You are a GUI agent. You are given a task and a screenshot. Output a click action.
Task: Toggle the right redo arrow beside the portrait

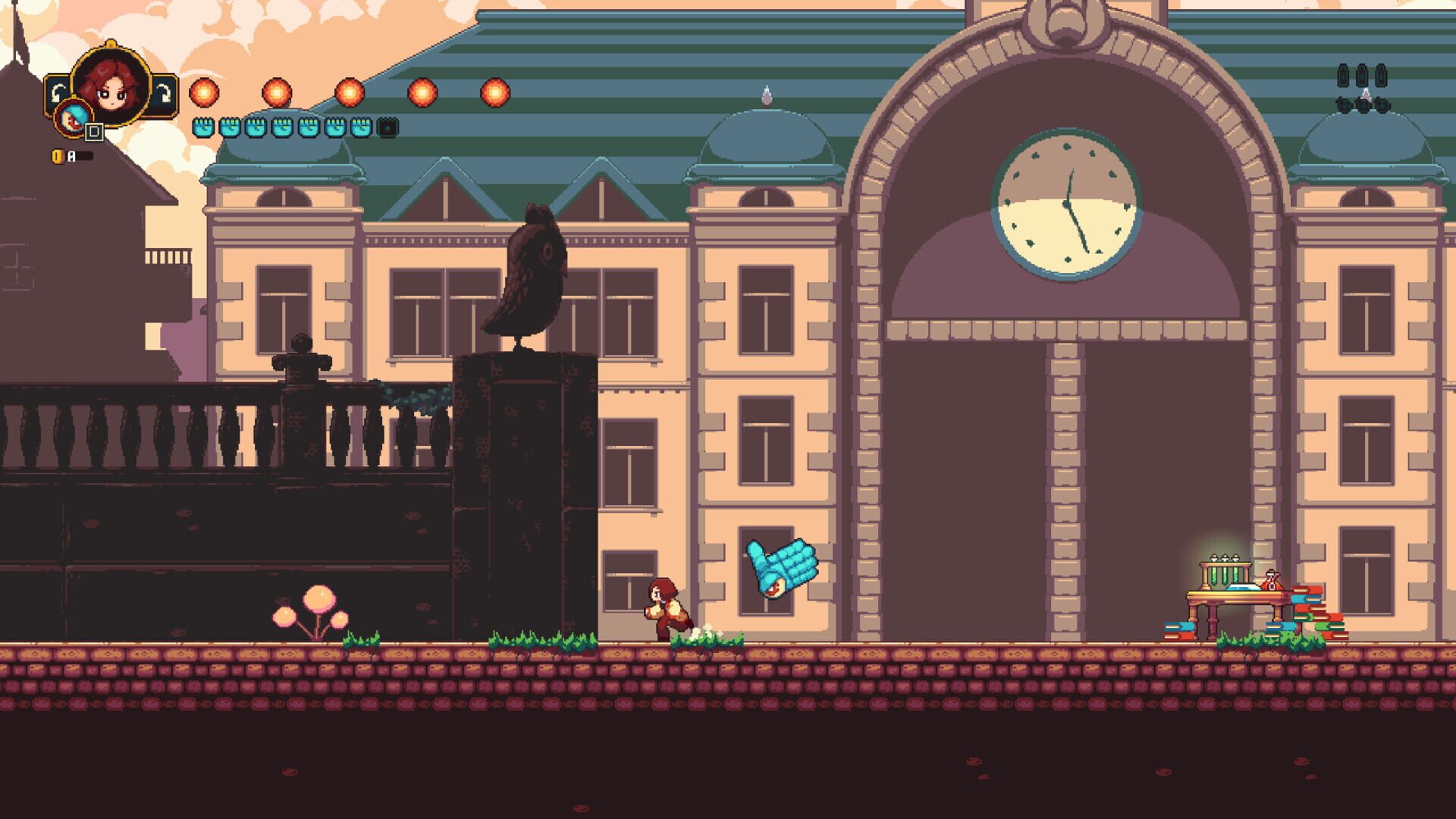click(165, 92)
